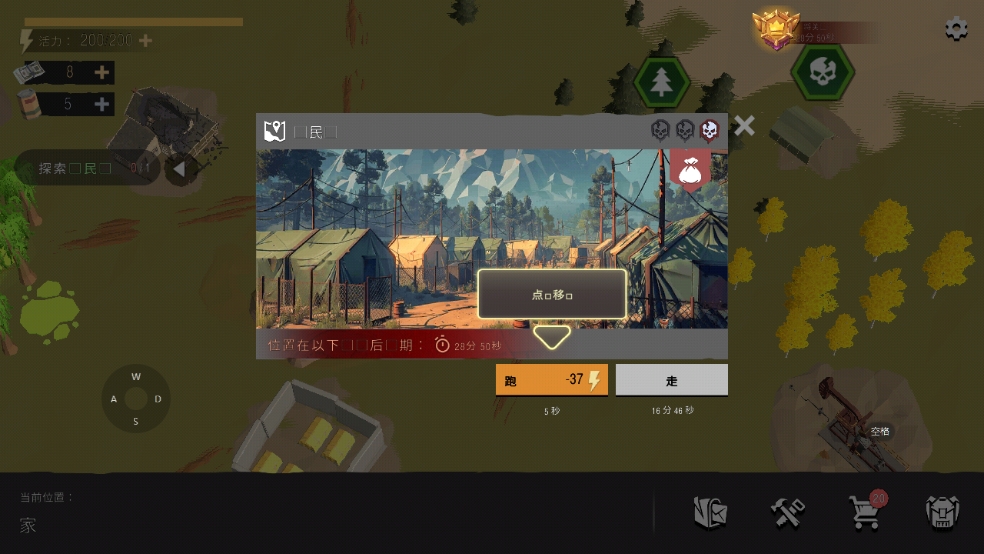The width and height of the screenshot is (984, 554).
Task: Open the gold rank badge
Action: (773, 30)
